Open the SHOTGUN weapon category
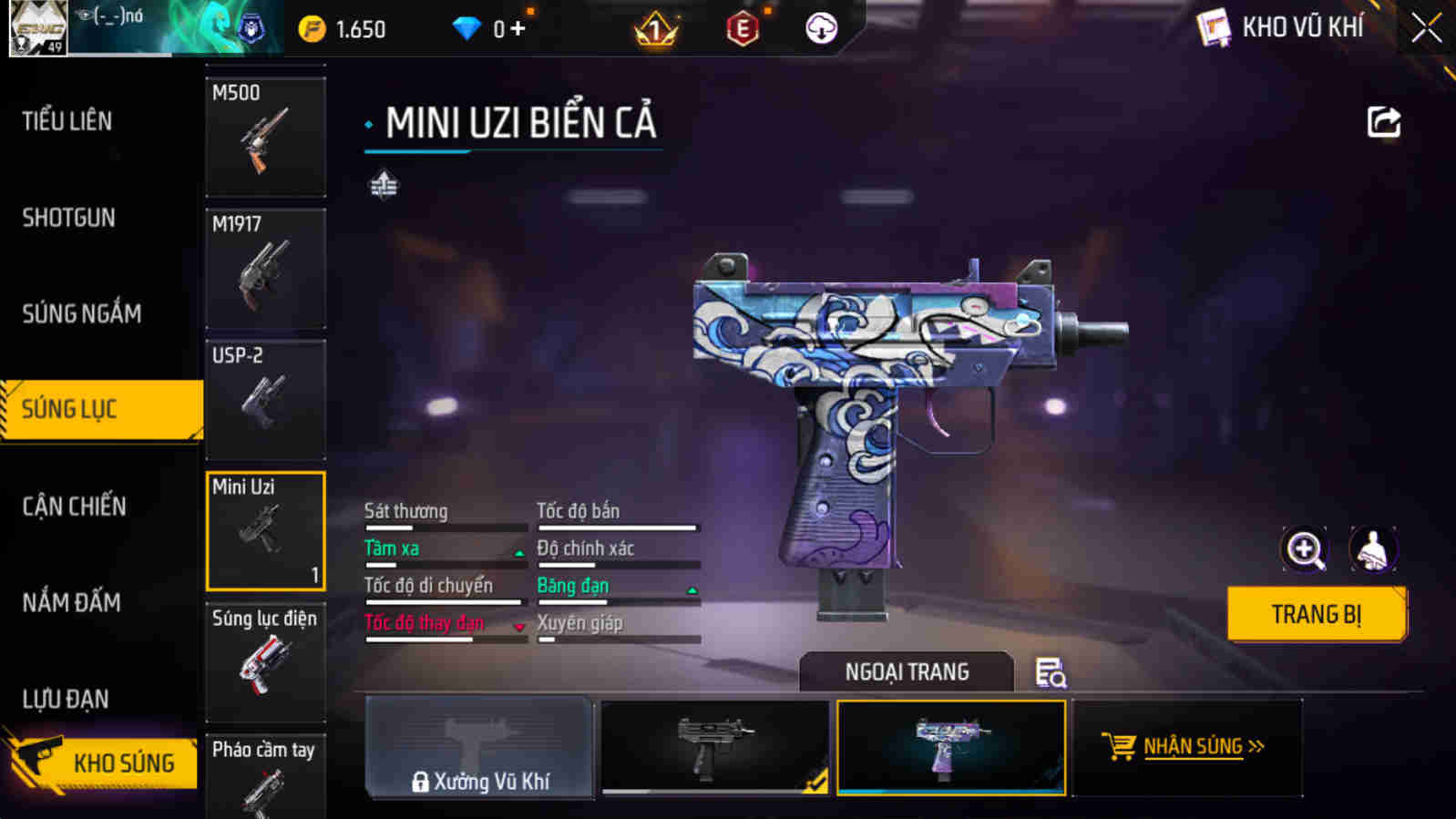This screenshot has width=1456, height=819. click(69, 218)
